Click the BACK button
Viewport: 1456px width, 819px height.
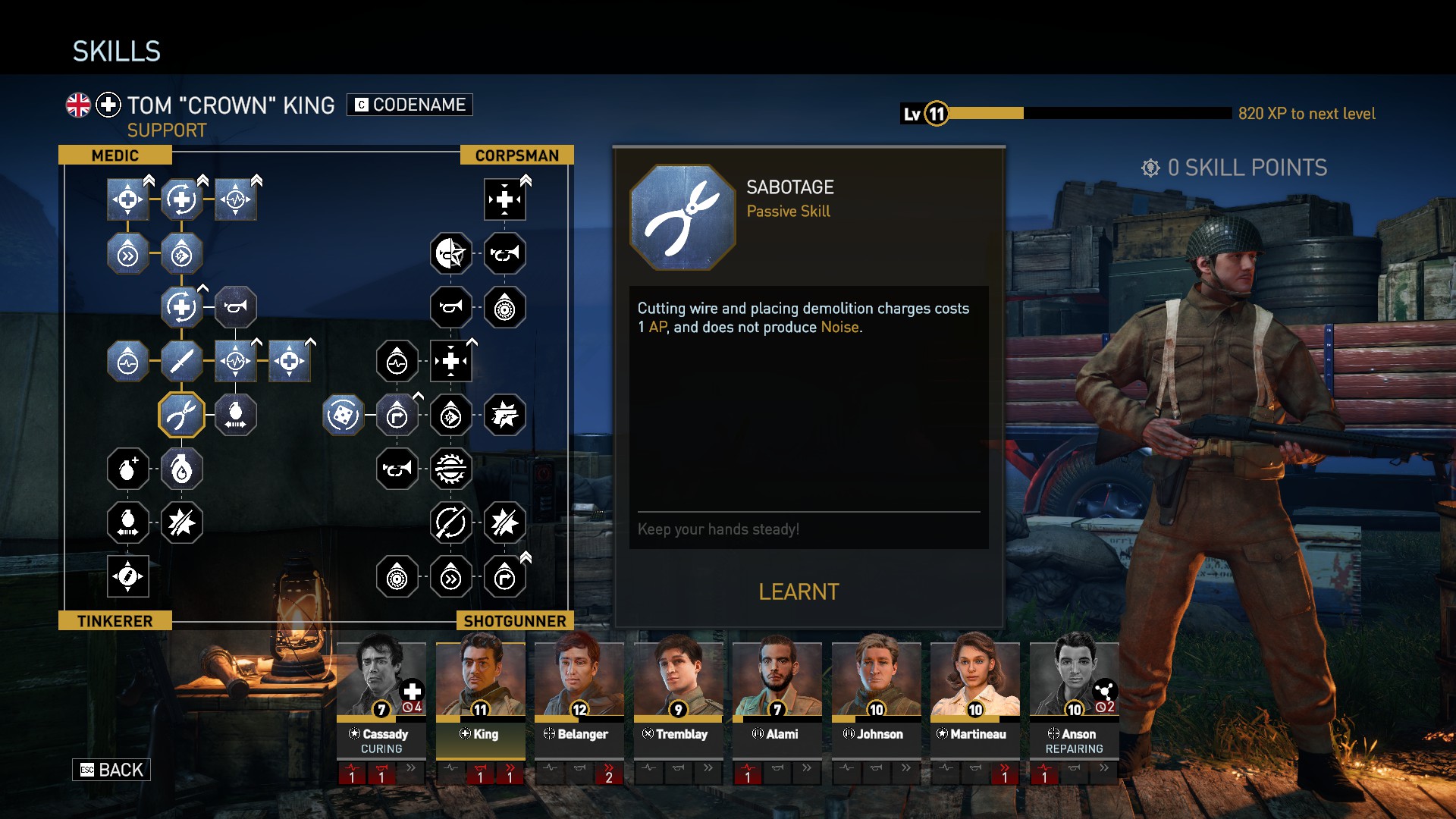pyautogui.click(x=111, y=770)
